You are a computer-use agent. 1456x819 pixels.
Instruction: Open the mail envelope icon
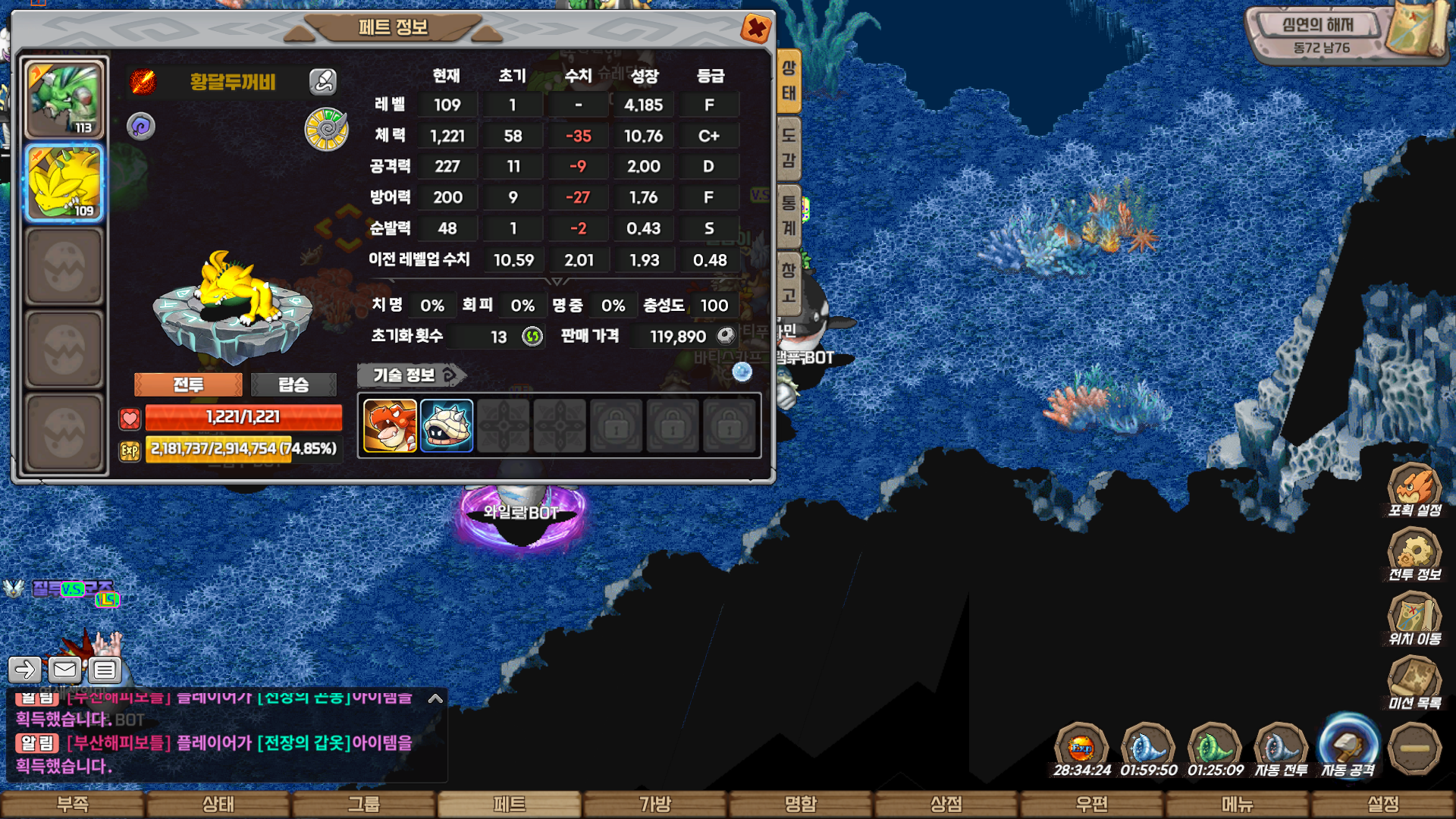click(x=64, y=670)
